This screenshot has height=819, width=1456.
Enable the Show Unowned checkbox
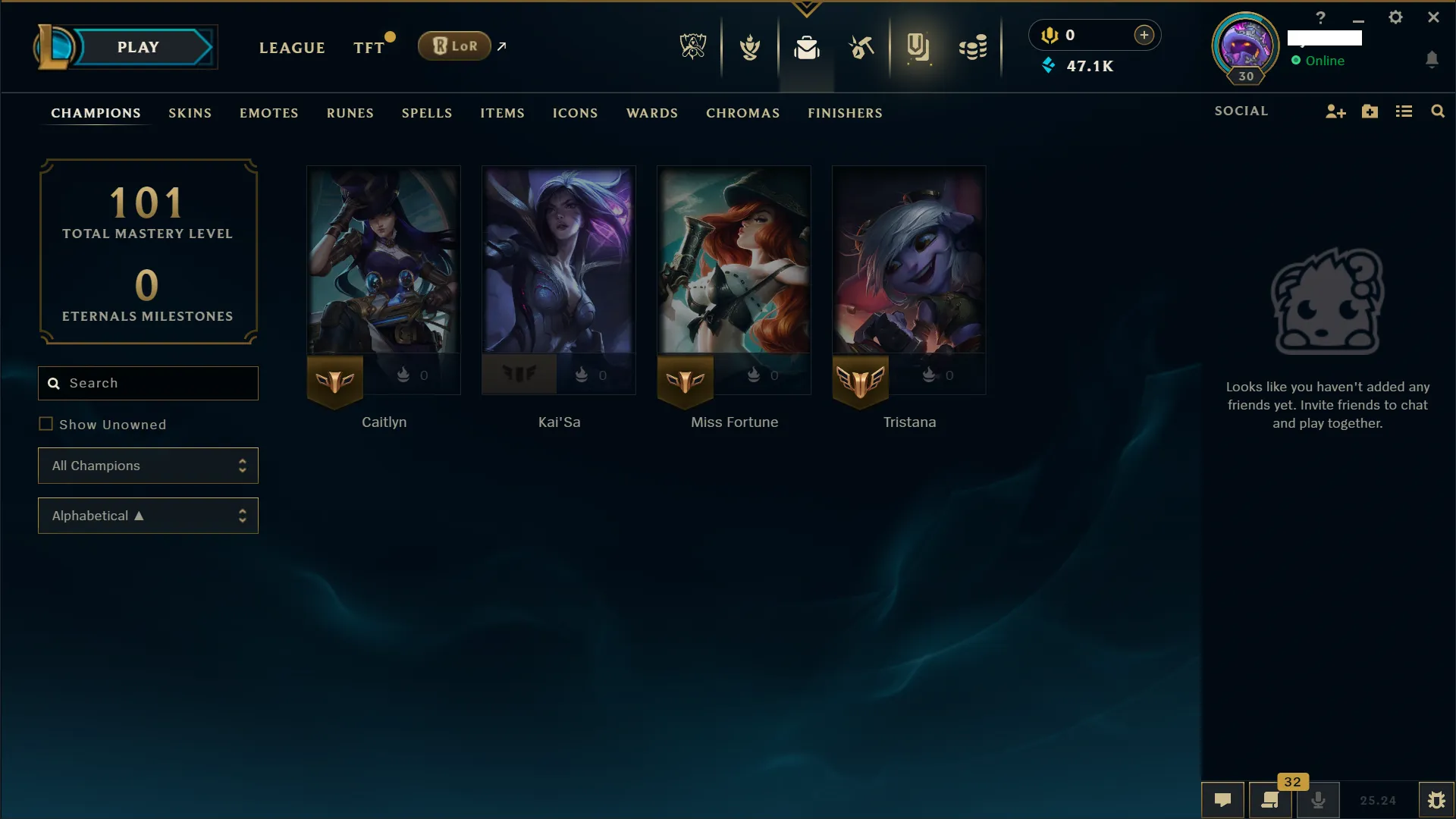coord(47,424)
